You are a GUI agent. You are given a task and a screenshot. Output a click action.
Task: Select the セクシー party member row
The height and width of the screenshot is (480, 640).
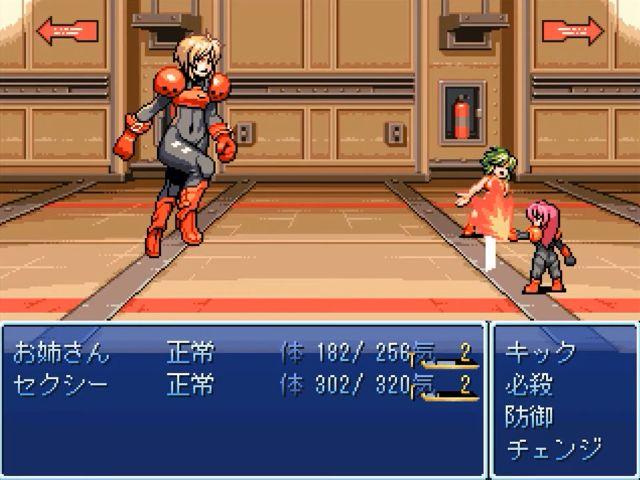tap(62, 384)
